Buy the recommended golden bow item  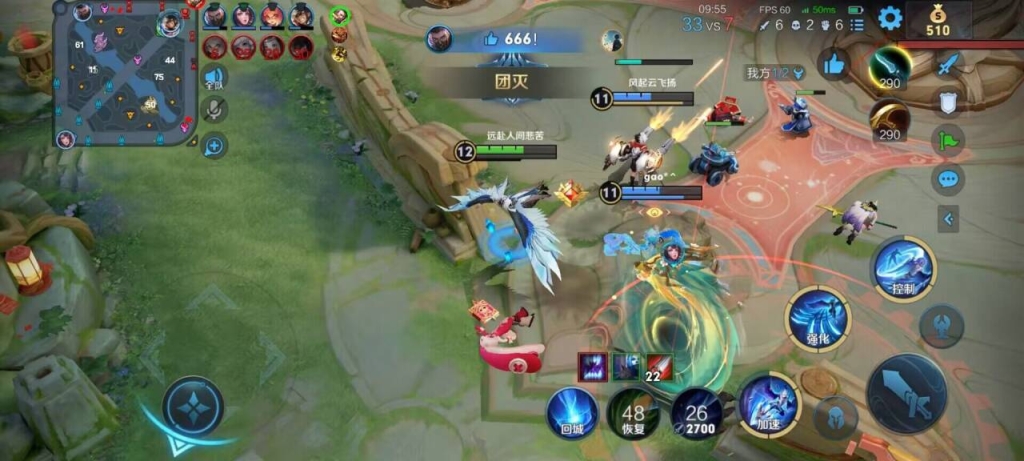point(888,121)
